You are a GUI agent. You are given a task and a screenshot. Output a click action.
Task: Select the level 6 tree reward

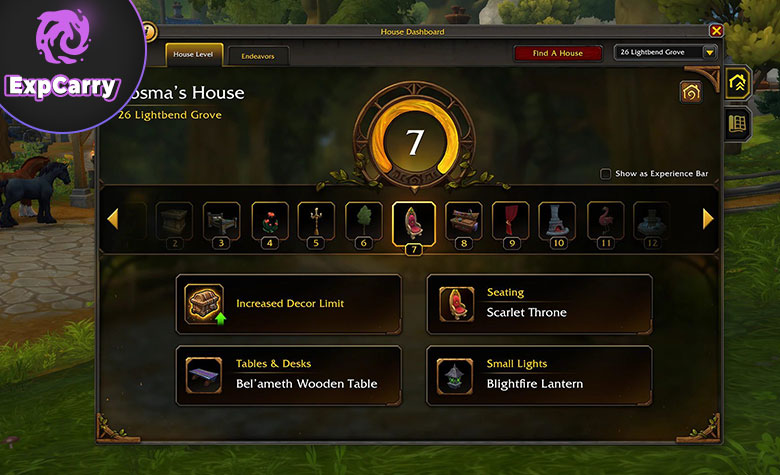click(364, 220)
